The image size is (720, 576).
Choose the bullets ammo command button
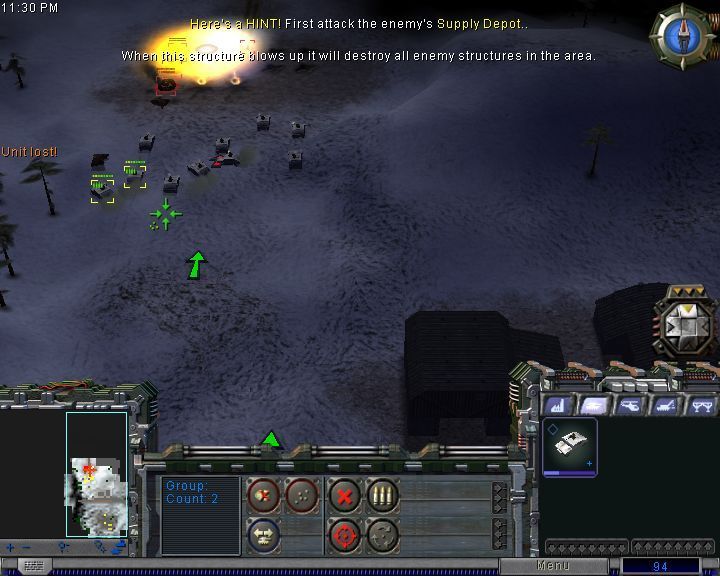[383, 494]
